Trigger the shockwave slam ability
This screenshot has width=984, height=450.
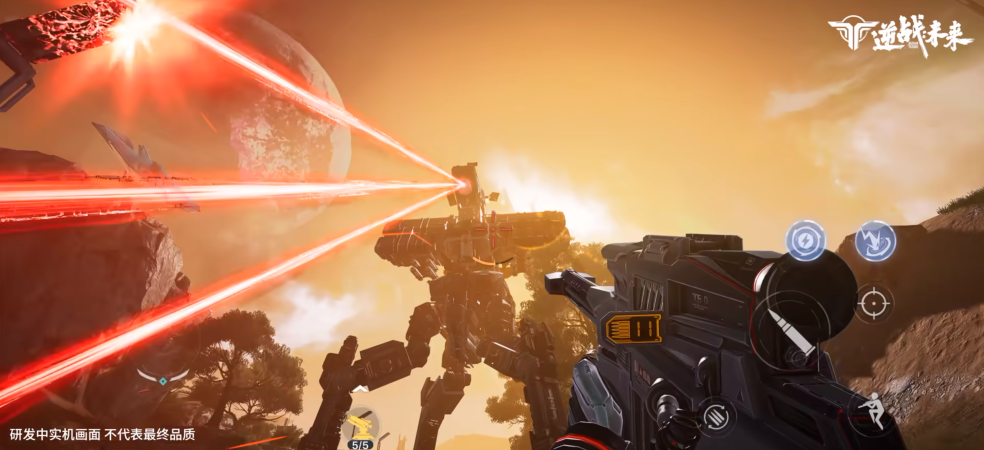(875, 241)
